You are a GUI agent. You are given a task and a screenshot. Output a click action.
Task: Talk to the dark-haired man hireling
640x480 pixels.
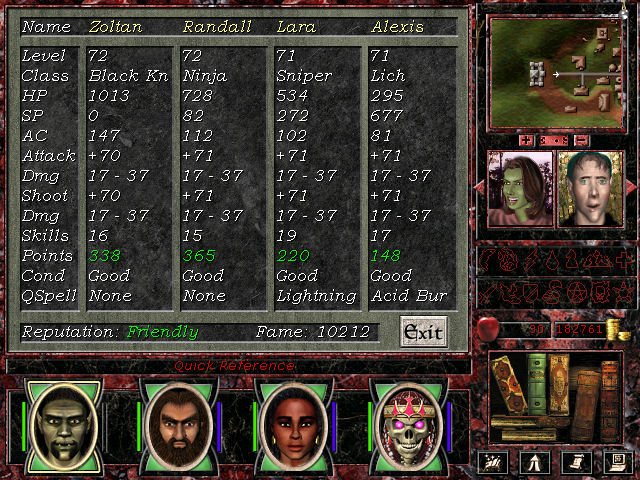pos(590,191)
